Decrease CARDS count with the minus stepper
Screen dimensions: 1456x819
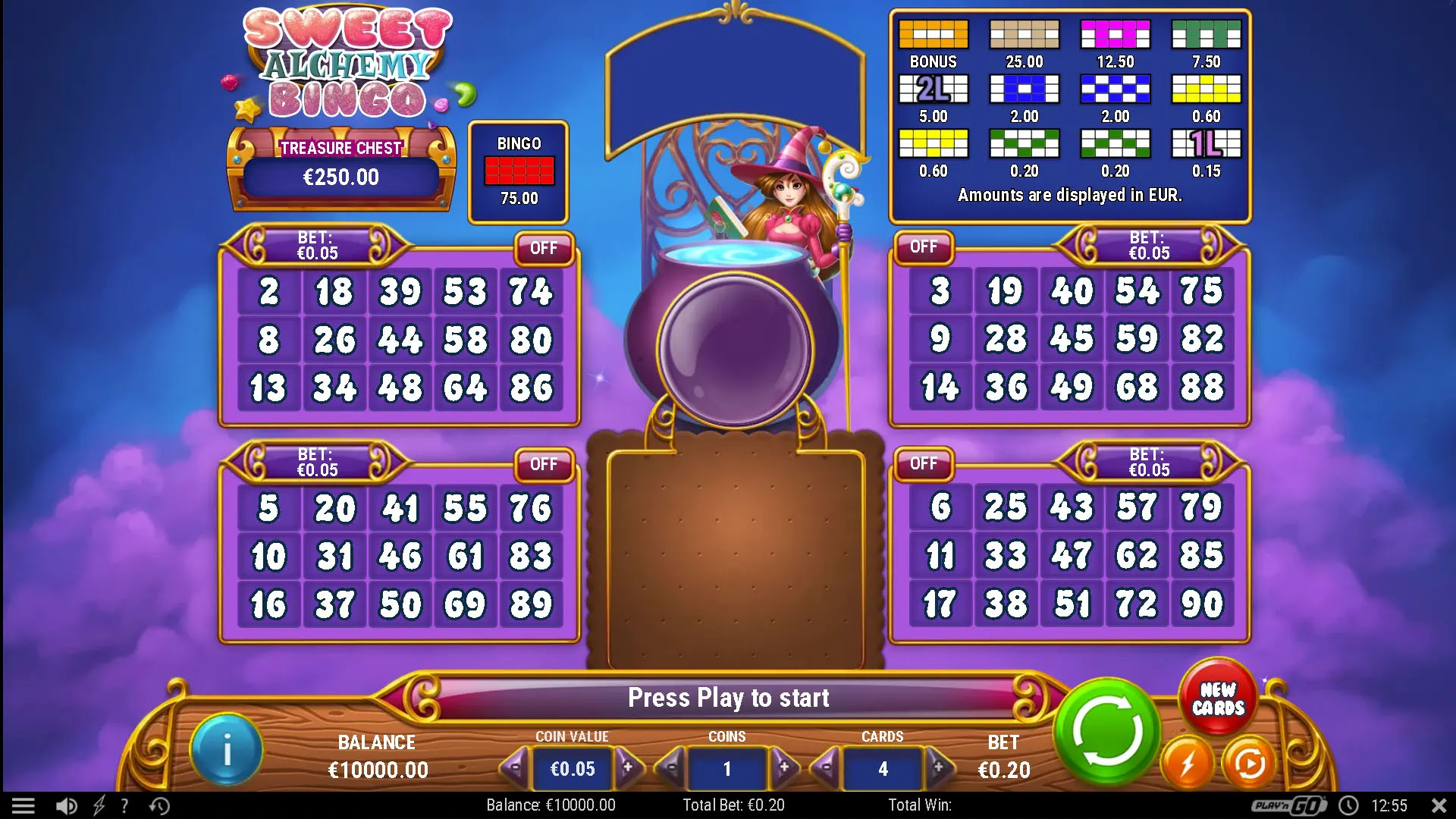[x=827, y=767]
